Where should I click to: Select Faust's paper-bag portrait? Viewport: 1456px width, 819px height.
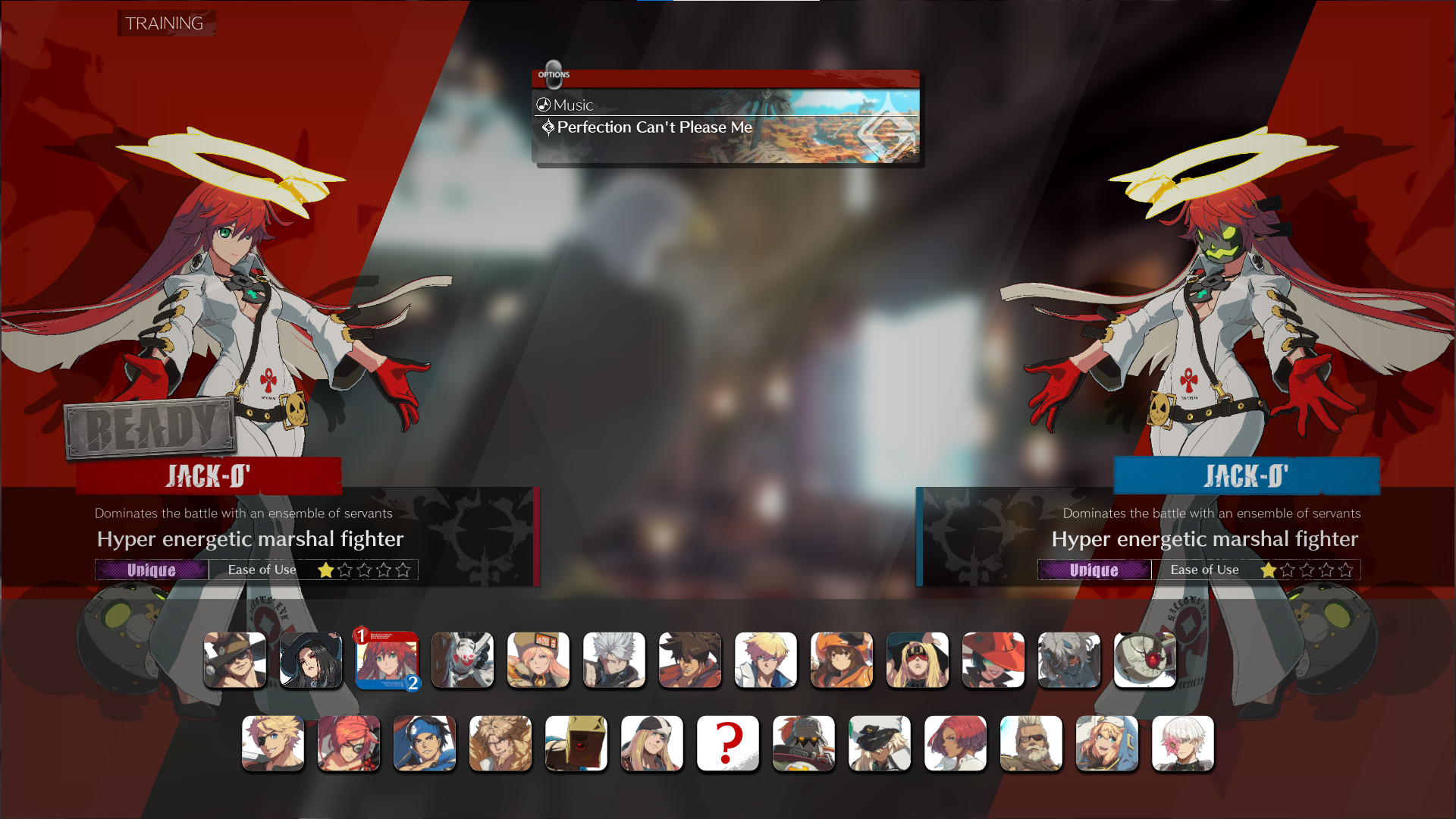tap(576, 743)
